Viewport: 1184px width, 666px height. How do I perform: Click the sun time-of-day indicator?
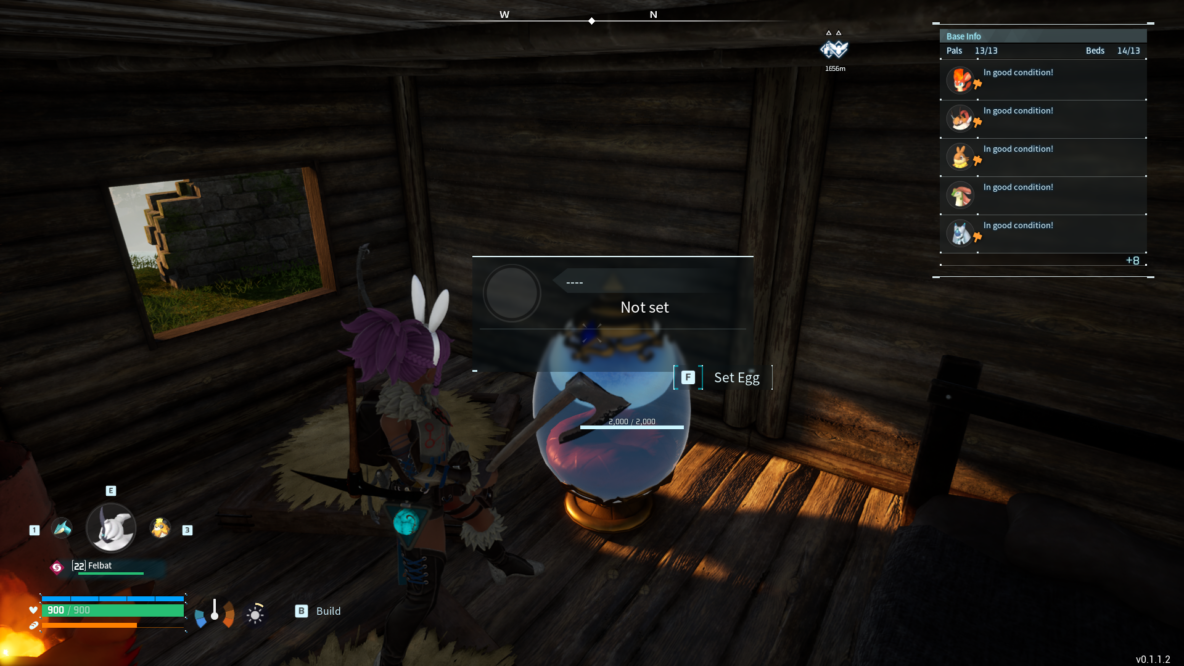[256, 614]
